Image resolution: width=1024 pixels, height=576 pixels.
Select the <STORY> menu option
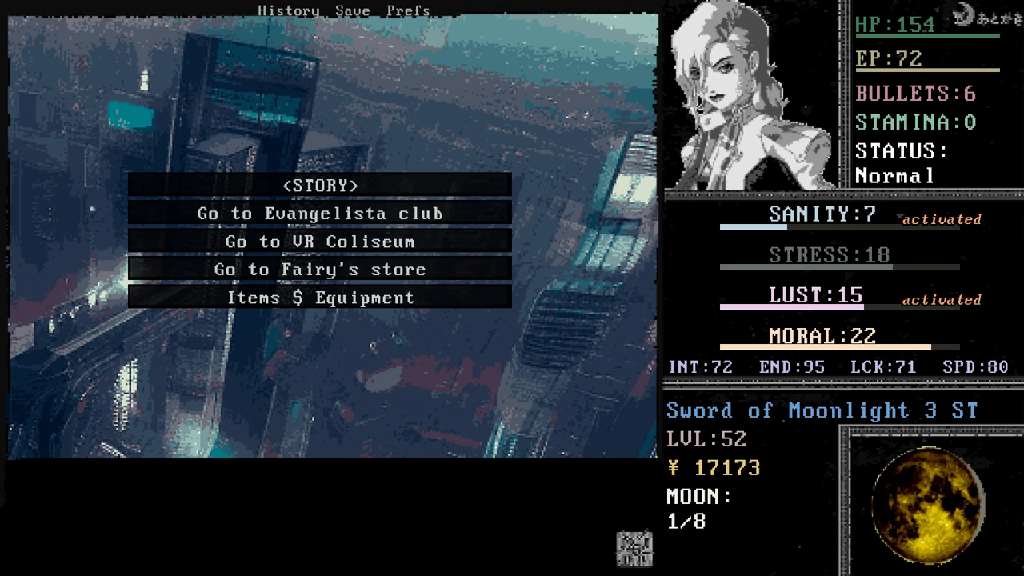[x=320, y=185]
